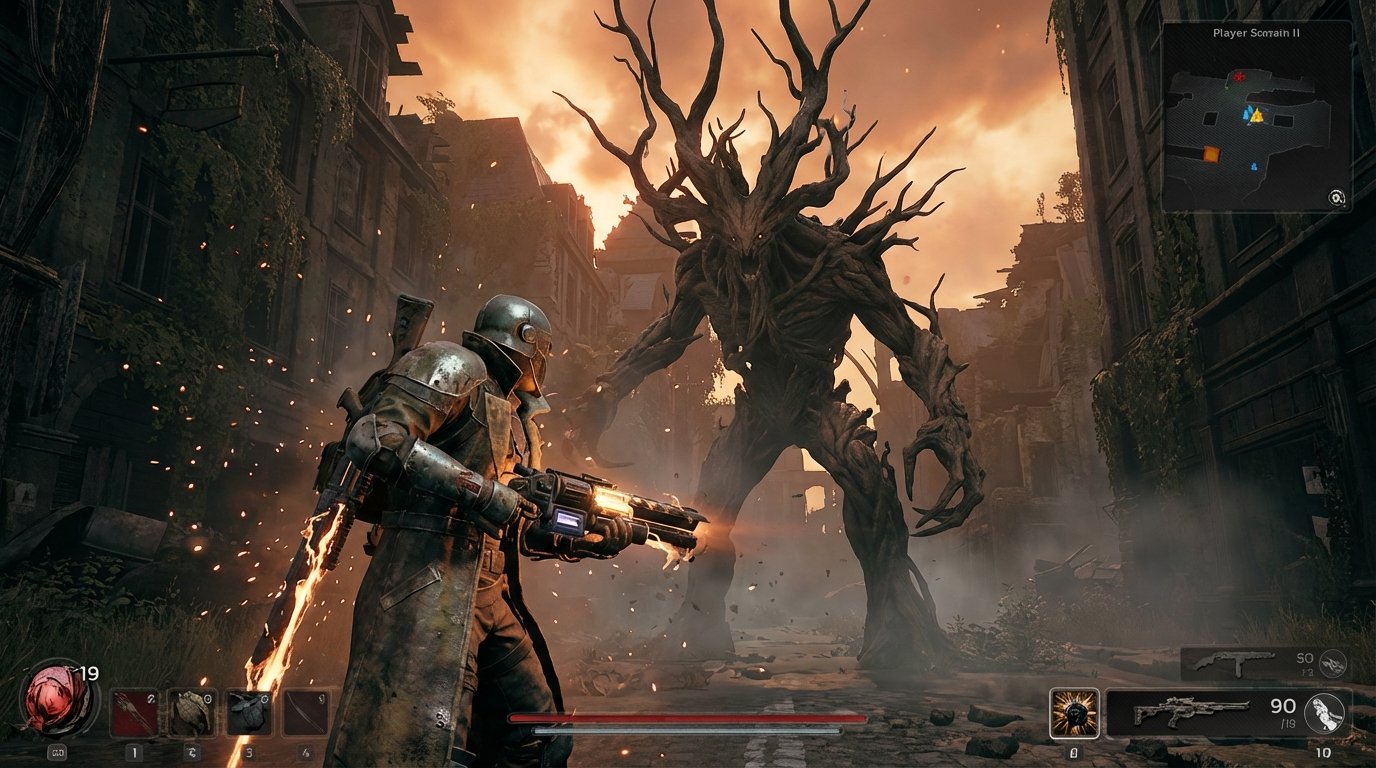Click the Player Scorain II map title
Viewport: 1376px width, 768px height.
click(x=1256, y=33)
